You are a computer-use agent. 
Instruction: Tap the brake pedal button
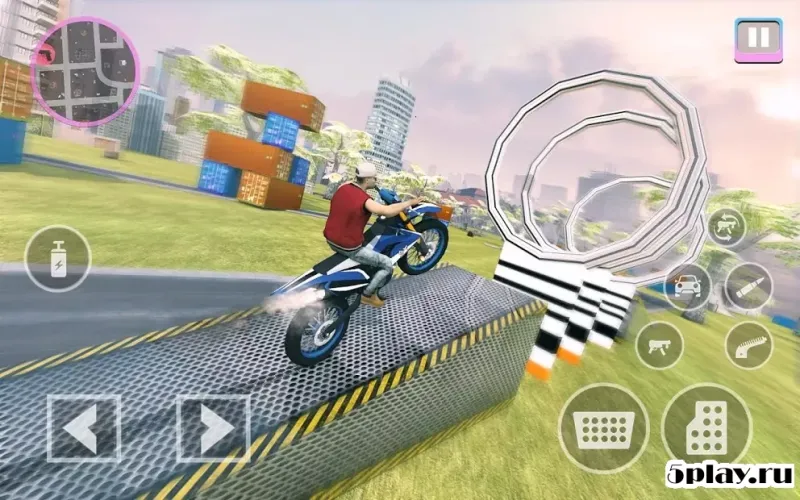(603, 428)
